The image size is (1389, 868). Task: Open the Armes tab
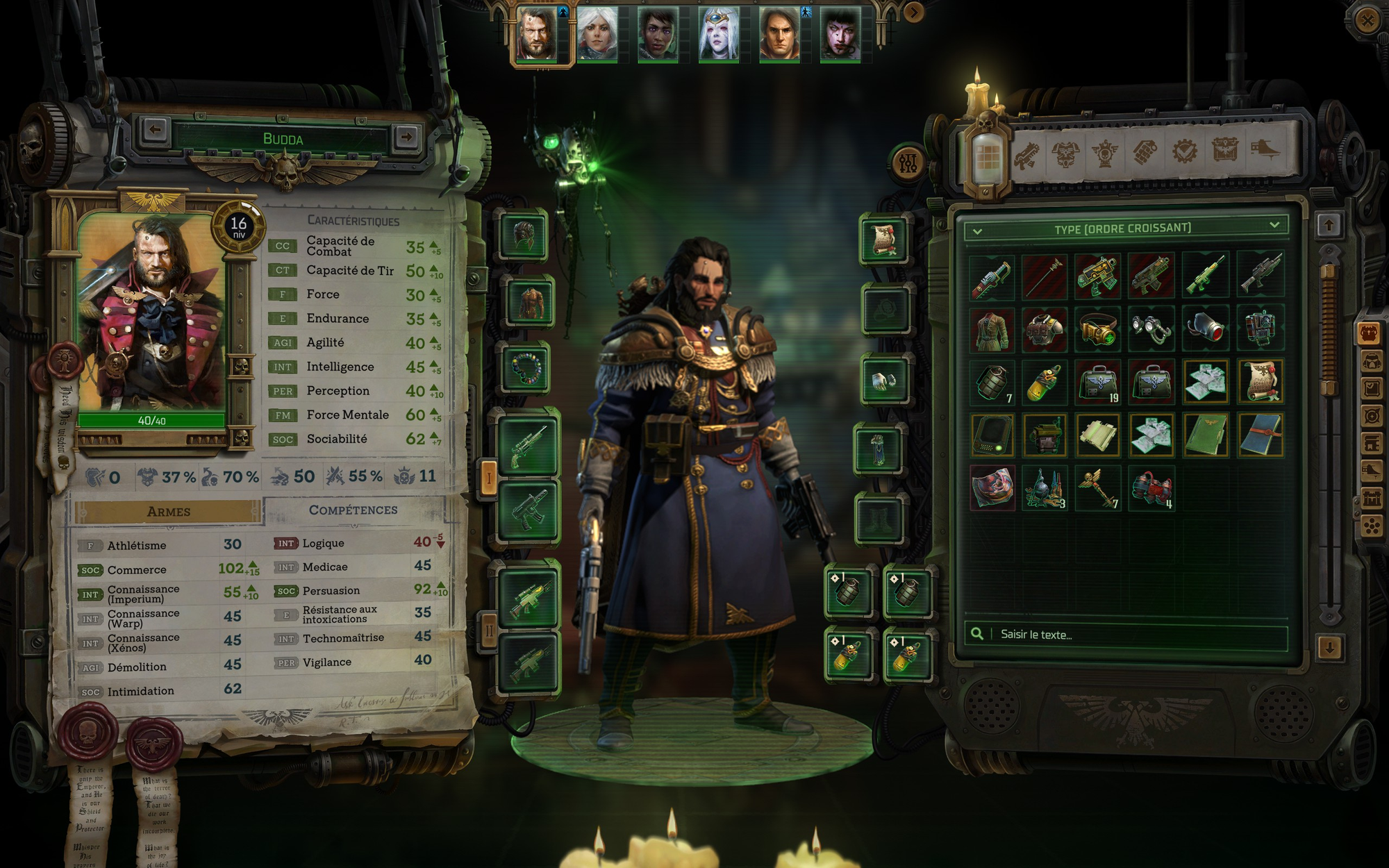point(168,512)
